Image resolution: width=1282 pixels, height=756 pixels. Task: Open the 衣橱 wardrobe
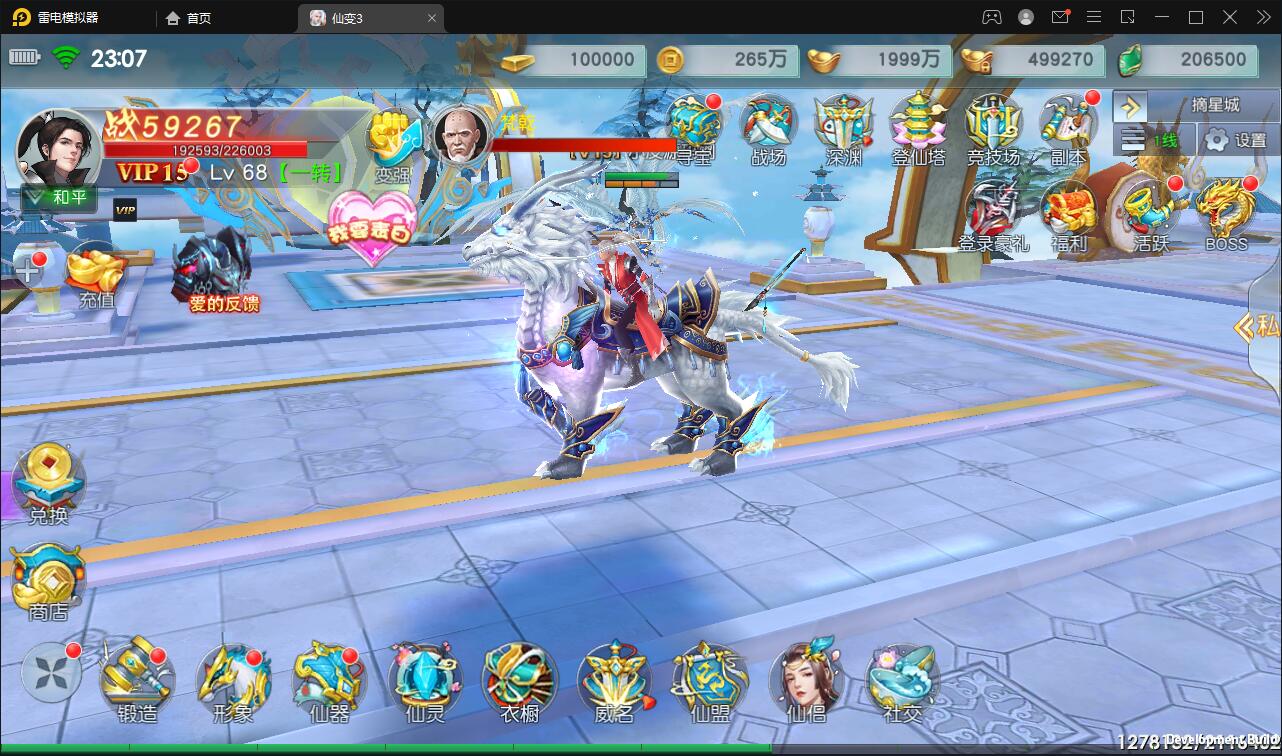point(520,682)
